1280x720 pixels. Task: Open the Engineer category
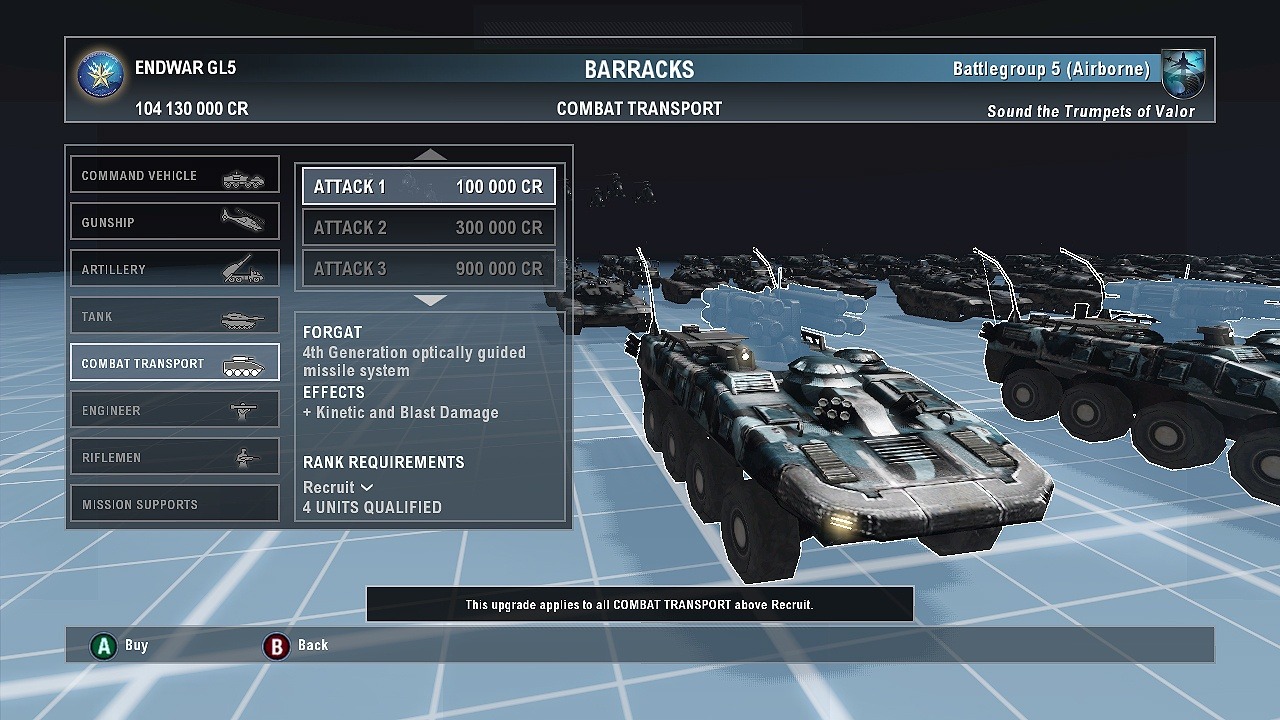174,410
